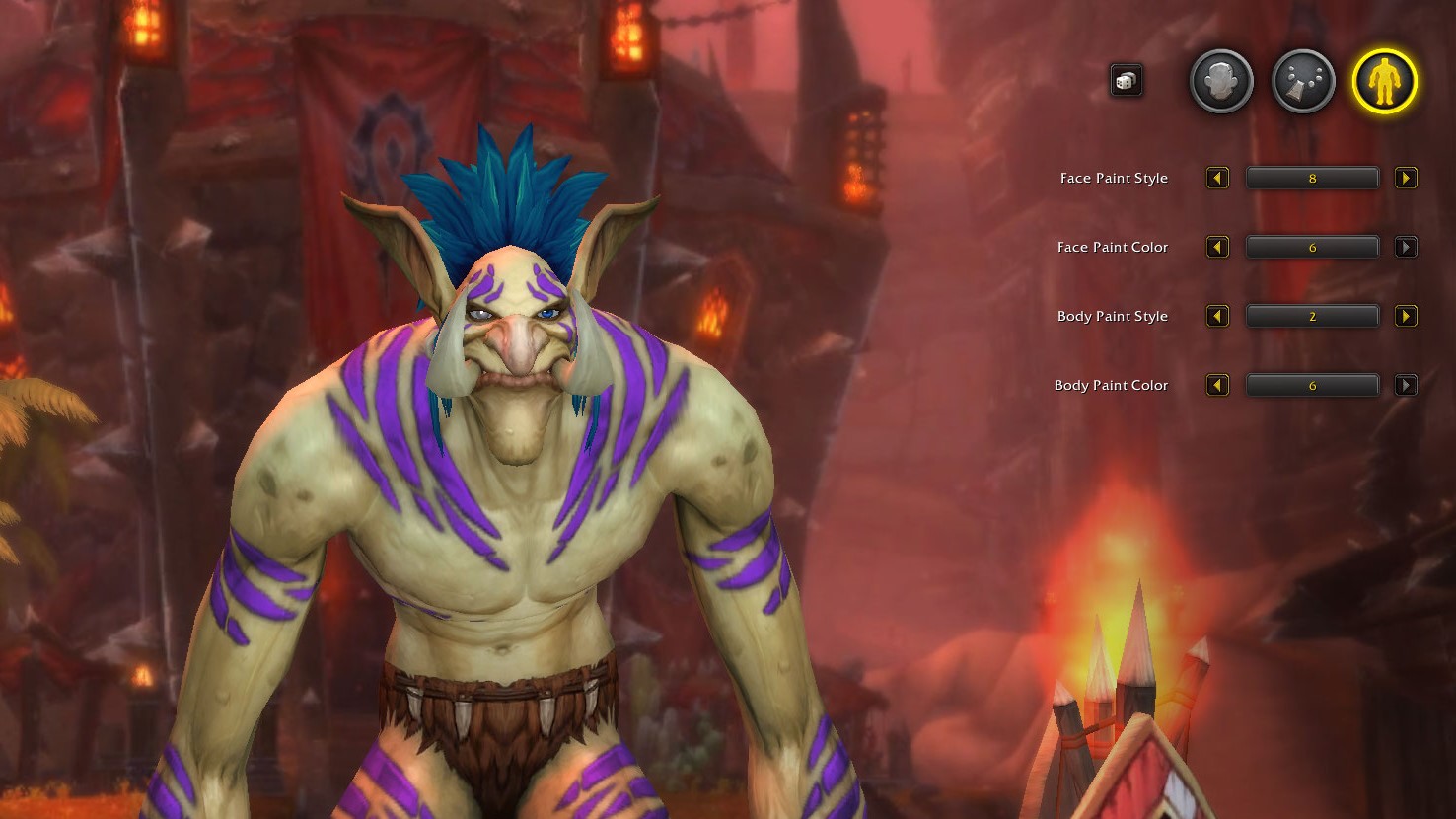Screen dimensions: 1456x819
Task: Decrease the Body Paint Style value
Action: click(x=1217, y=316)
